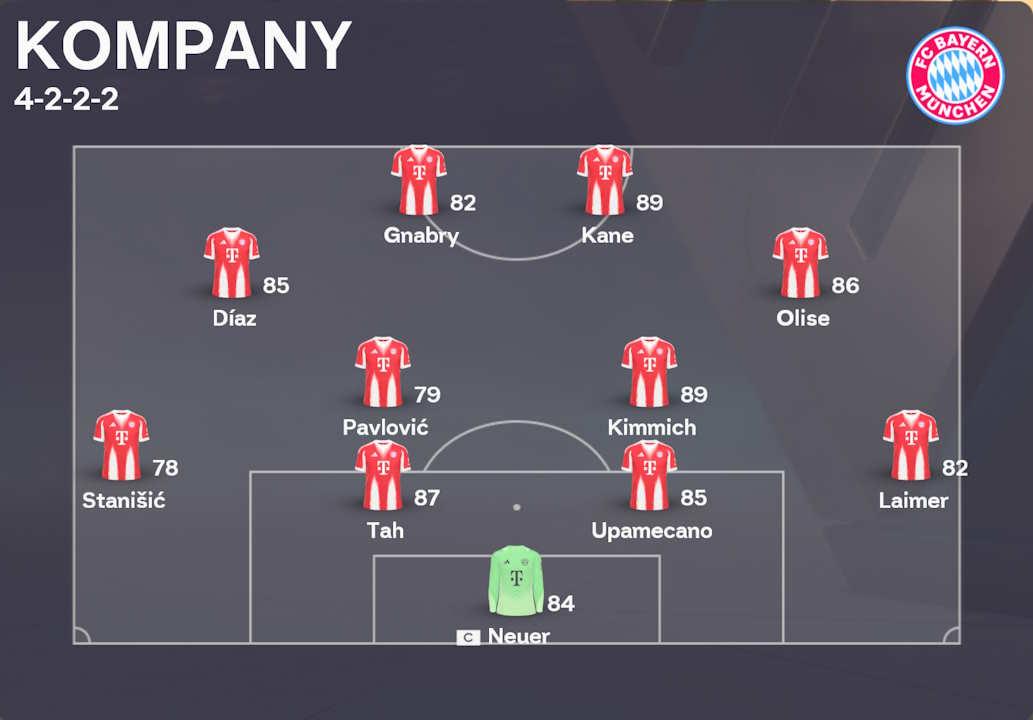Viewport: 1033px width, 720px height.
Task: Select Gnabry's shirt in the lineup
Action: tap(418, 181)
